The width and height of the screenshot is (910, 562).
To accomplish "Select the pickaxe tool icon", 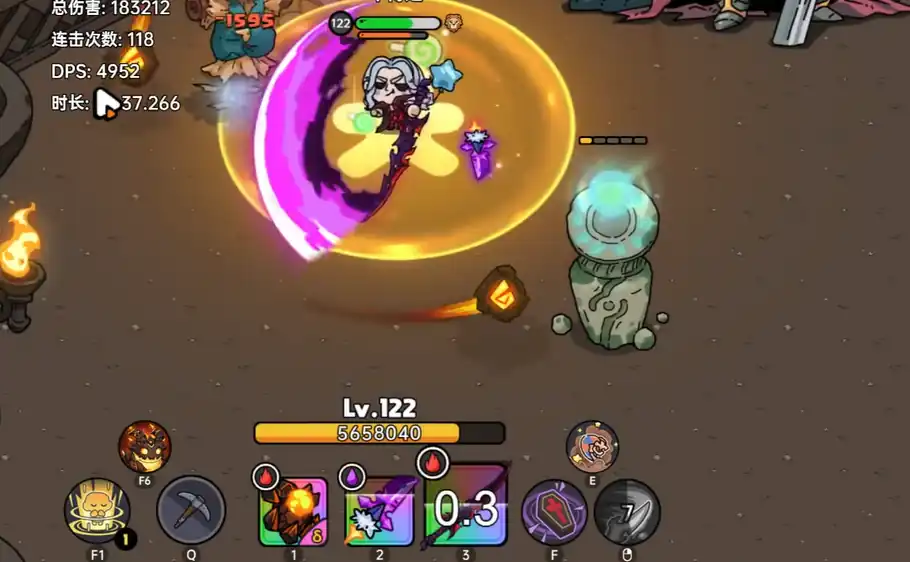I will [191, 510].
